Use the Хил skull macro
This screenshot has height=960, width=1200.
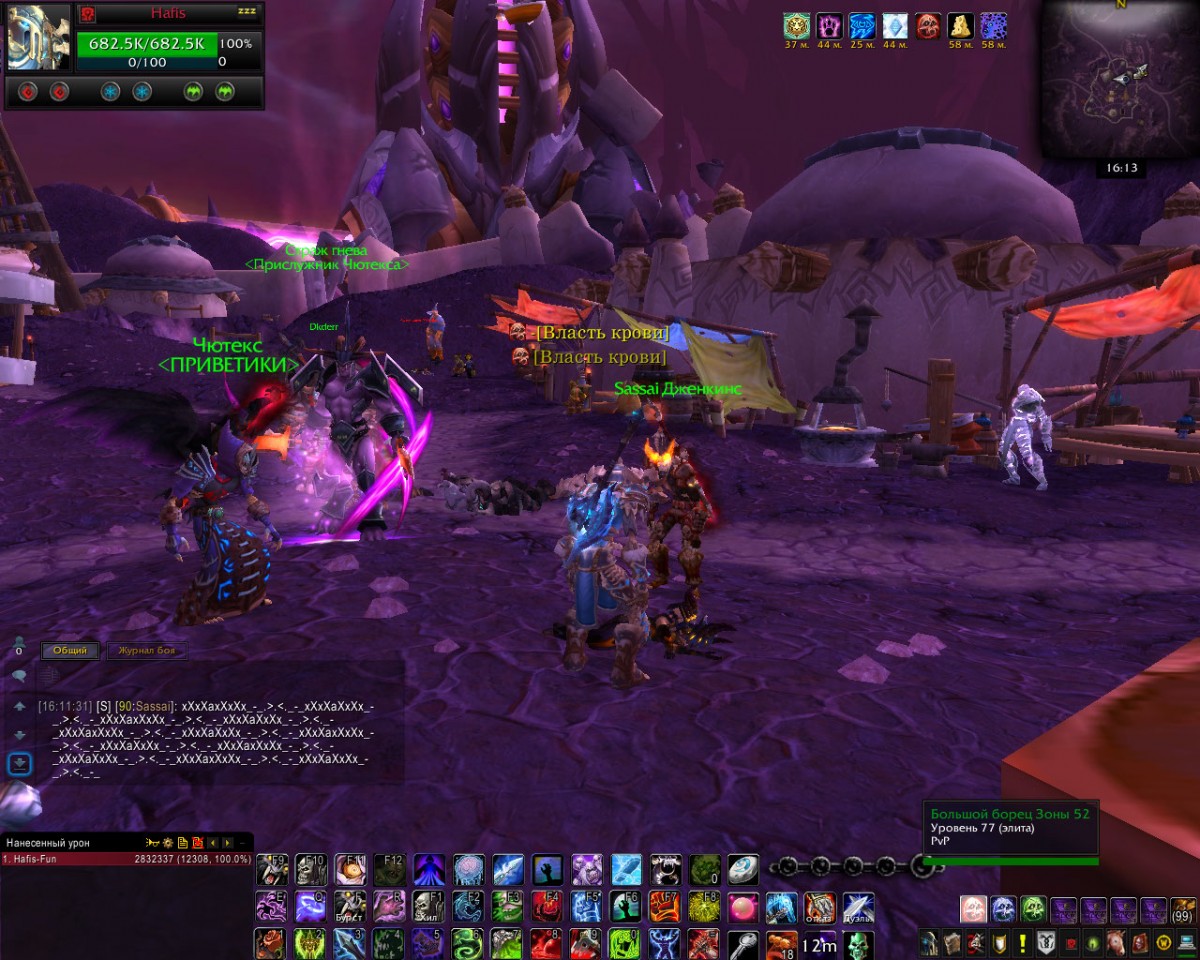tap(428, 907)
